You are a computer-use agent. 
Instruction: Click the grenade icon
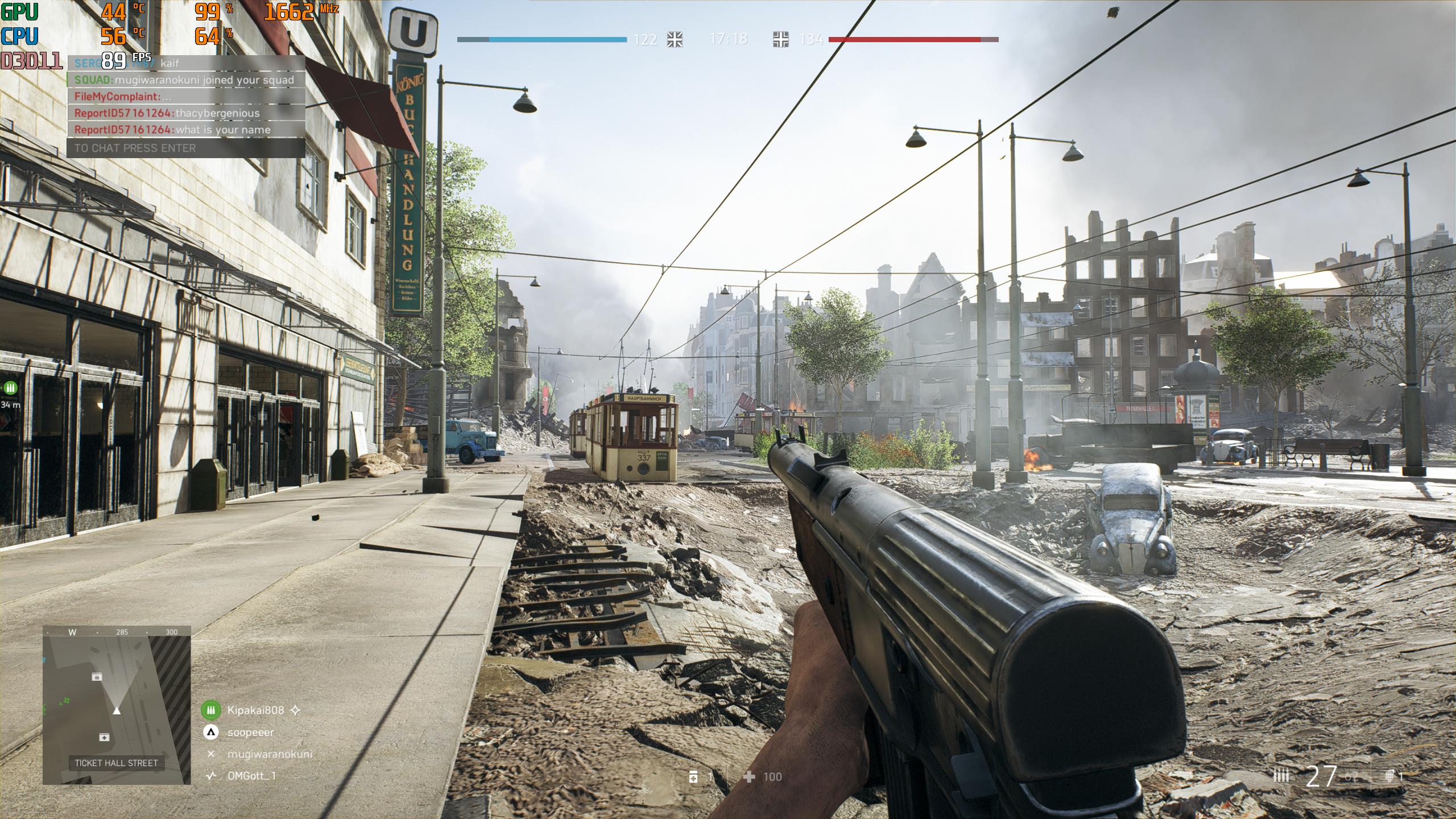tap(1389, 776)
